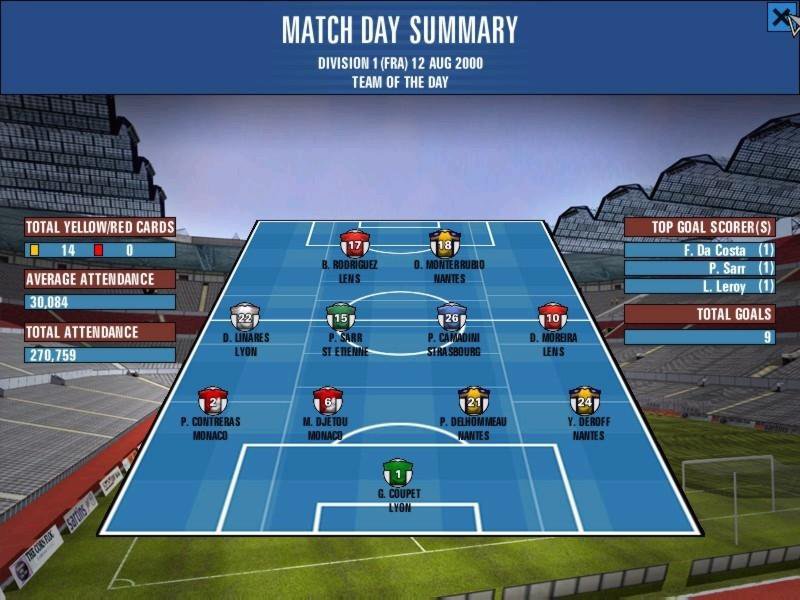800x600 pixels.
Task: Choose D. Linares's number 22 shirt
Action: pyautogui.click(x=245, y=318)
